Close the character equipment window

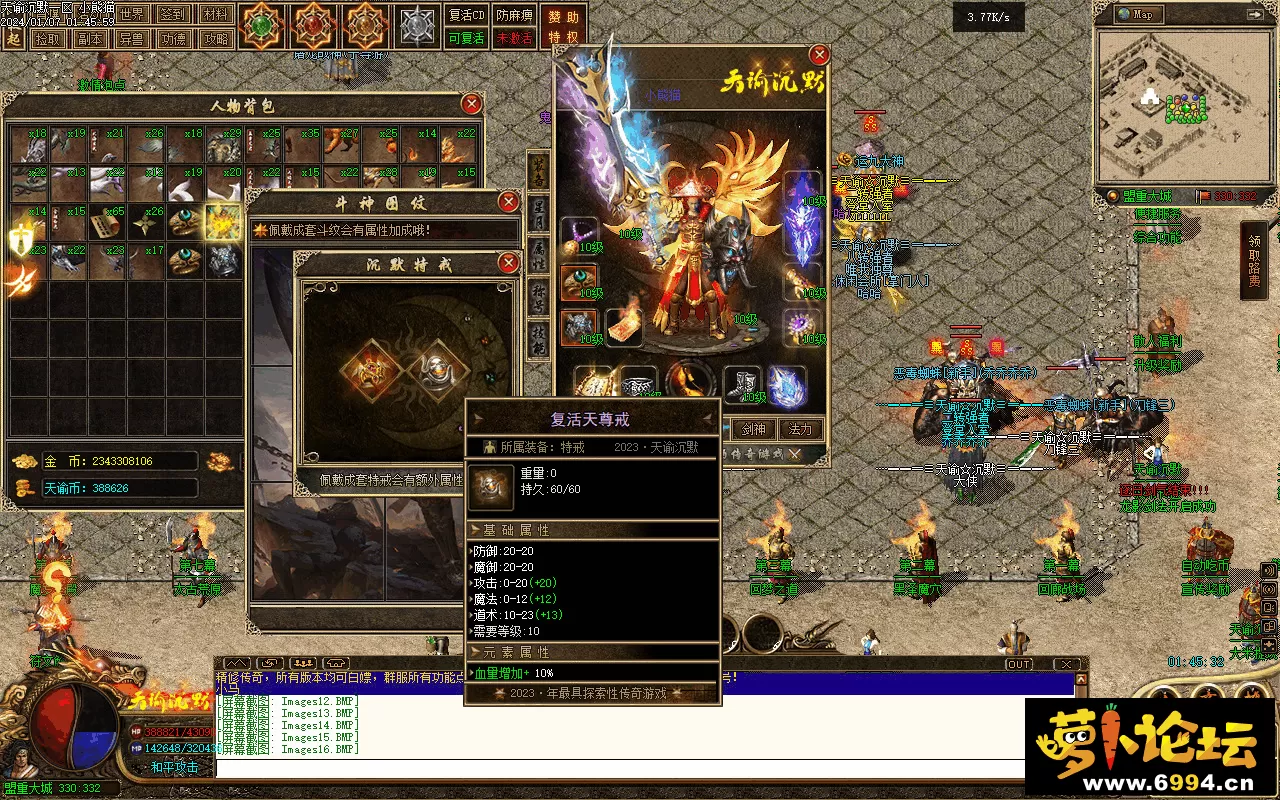pyautogui.click(x=819, y=55)
